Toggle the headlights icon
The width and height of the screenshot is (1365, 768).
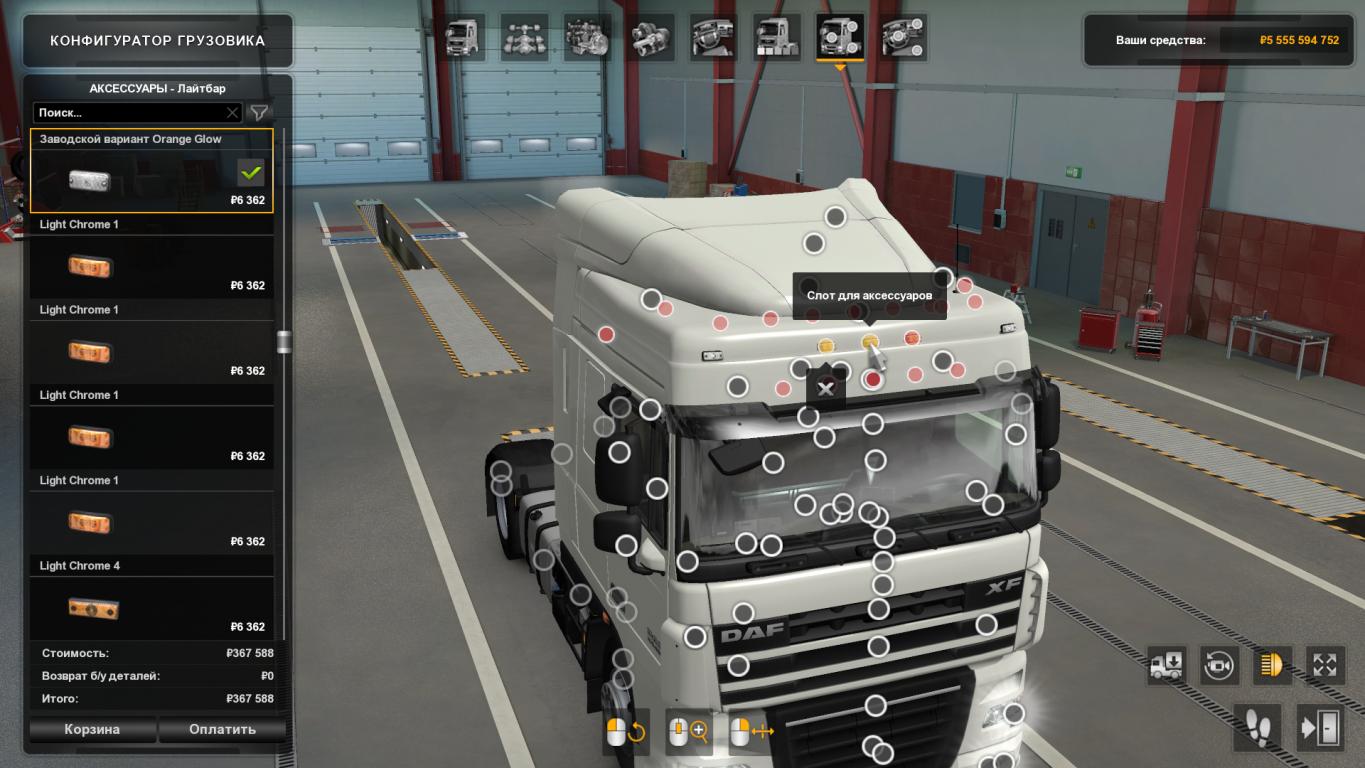(x=1272, y=665)
